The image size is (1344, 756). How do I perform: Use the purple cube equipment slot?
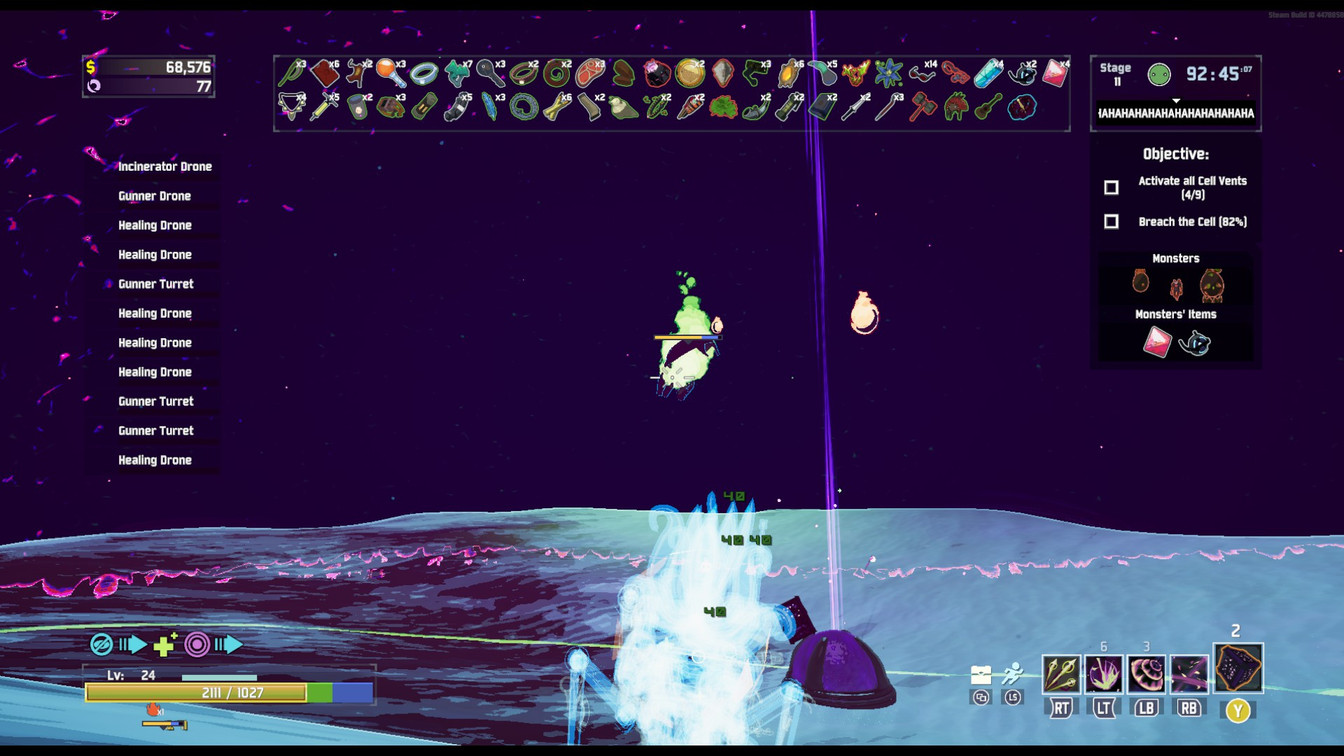pyautogui.click(x=1238, y=669)
